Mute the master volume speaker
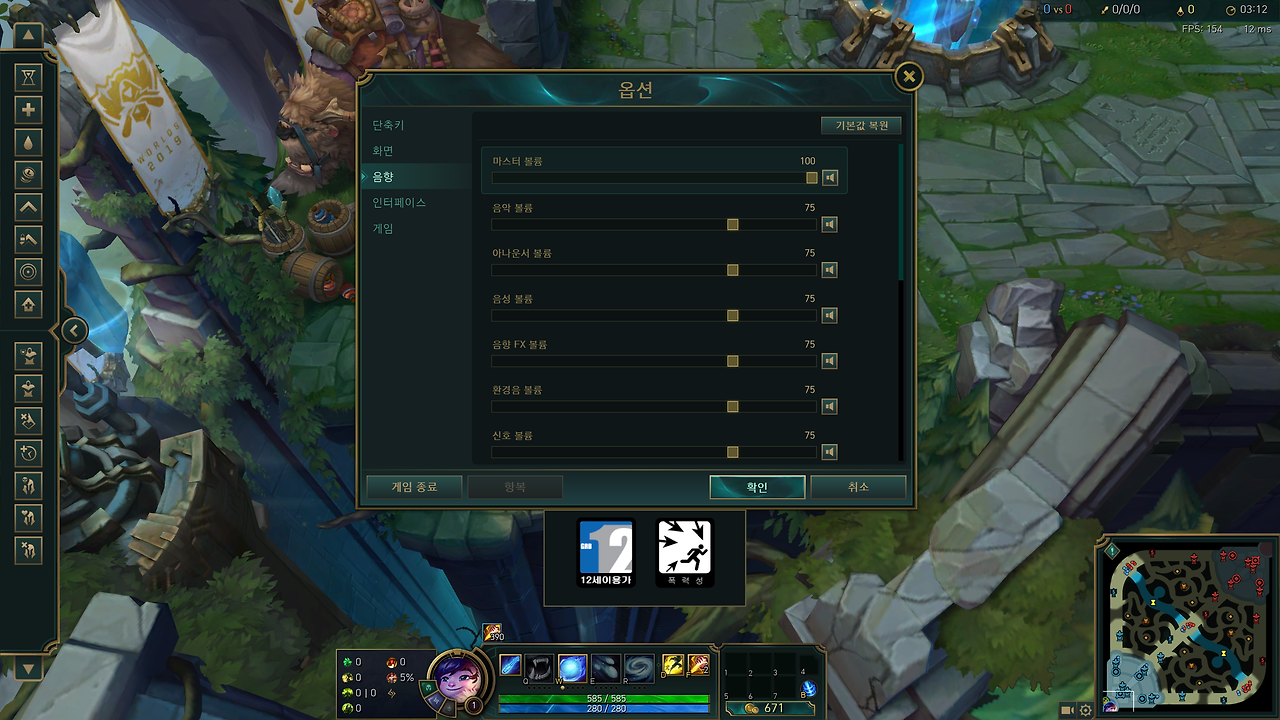 [x=829, y=177]
